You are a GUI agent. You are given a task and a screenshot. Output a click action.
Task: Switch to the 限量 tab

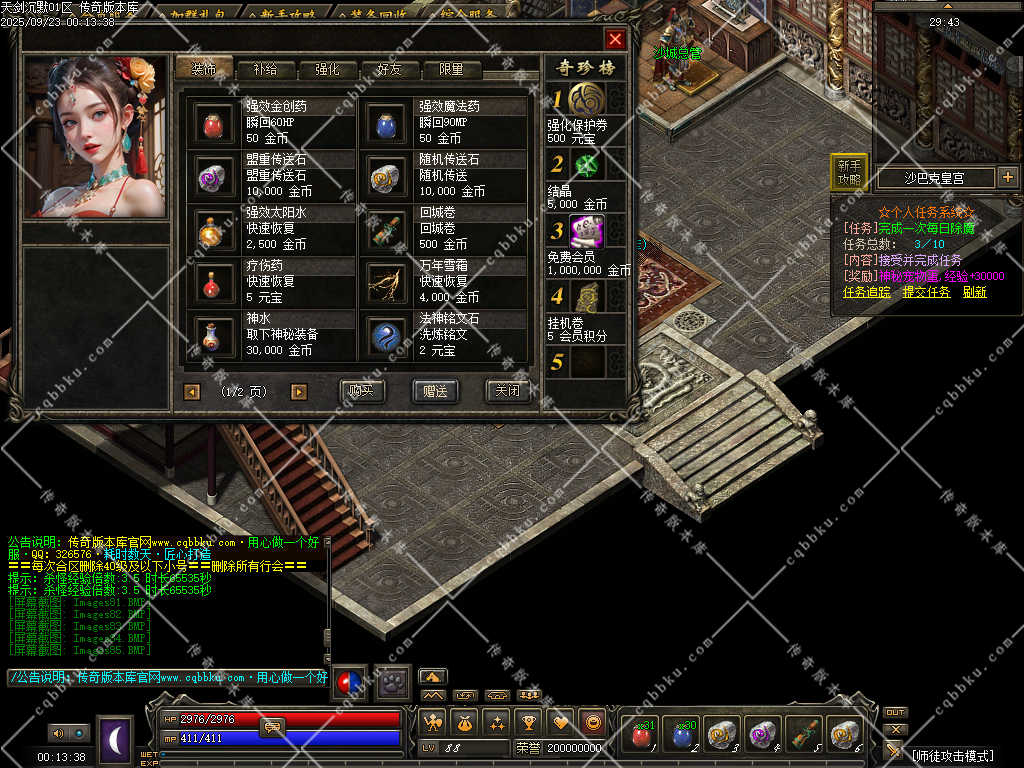click(451, 70)
